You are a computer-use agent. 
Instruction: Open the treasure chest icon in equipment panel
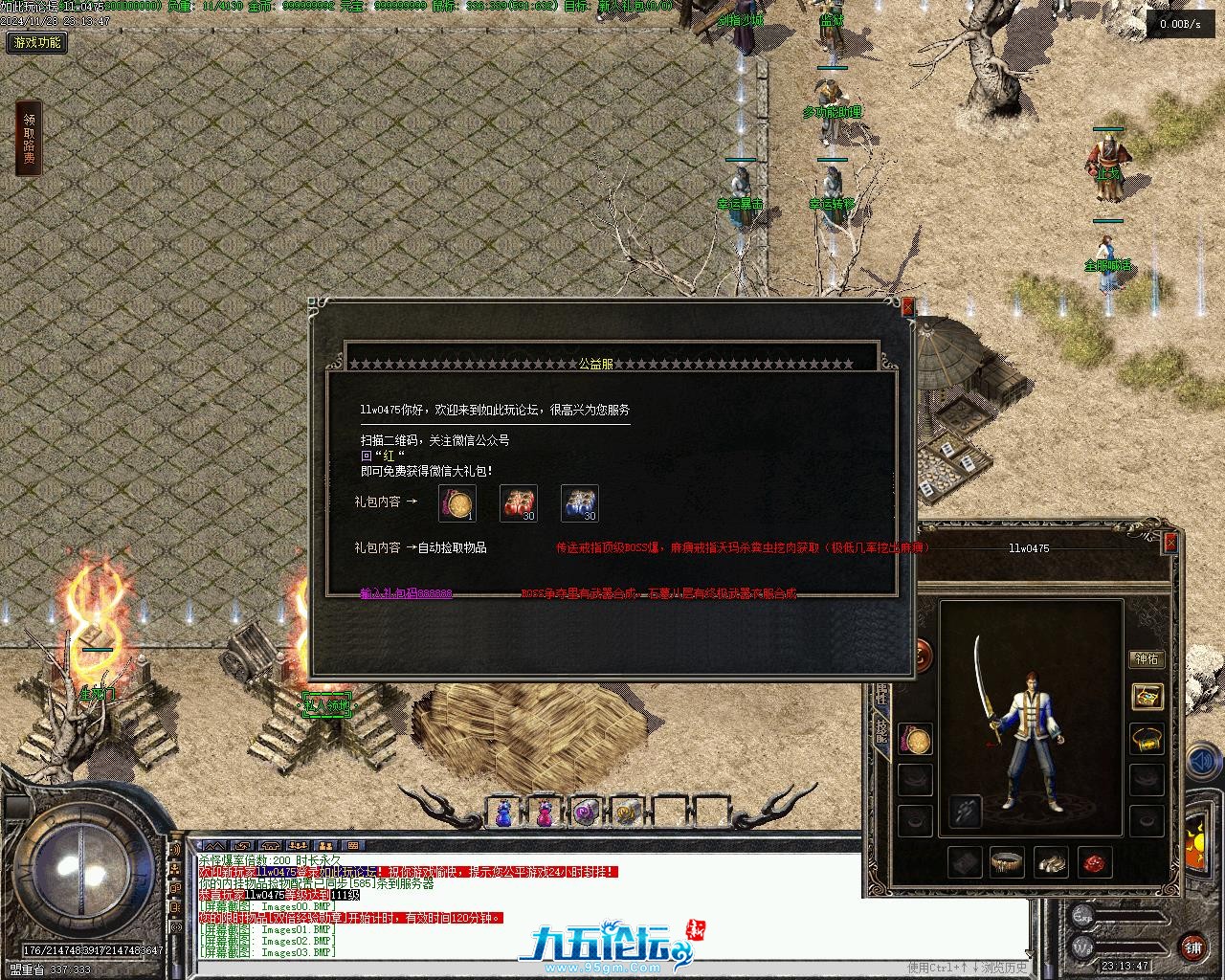click(x=1147, y=697)
